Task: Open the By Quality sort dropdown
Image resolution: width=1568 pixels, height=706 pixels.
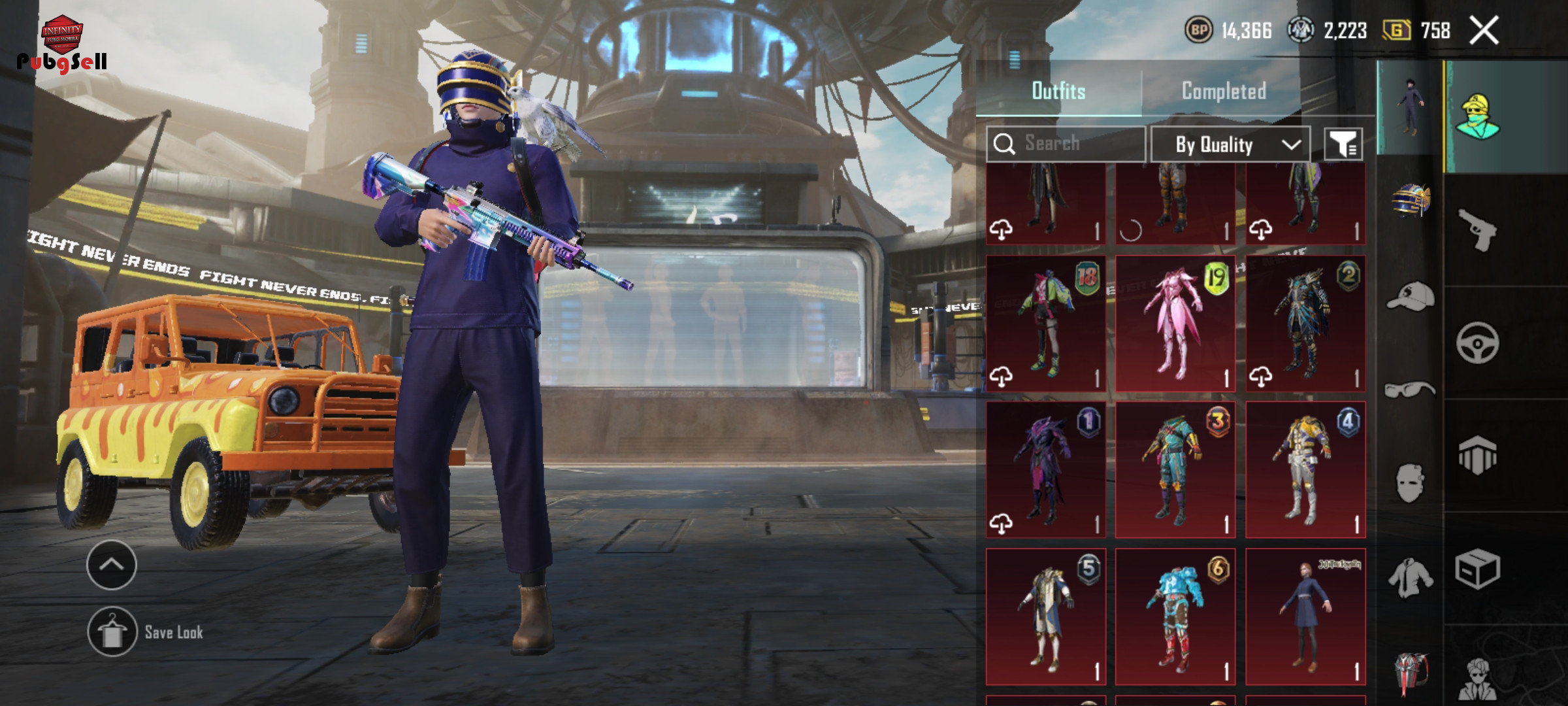Action: tap(1230, 144)
